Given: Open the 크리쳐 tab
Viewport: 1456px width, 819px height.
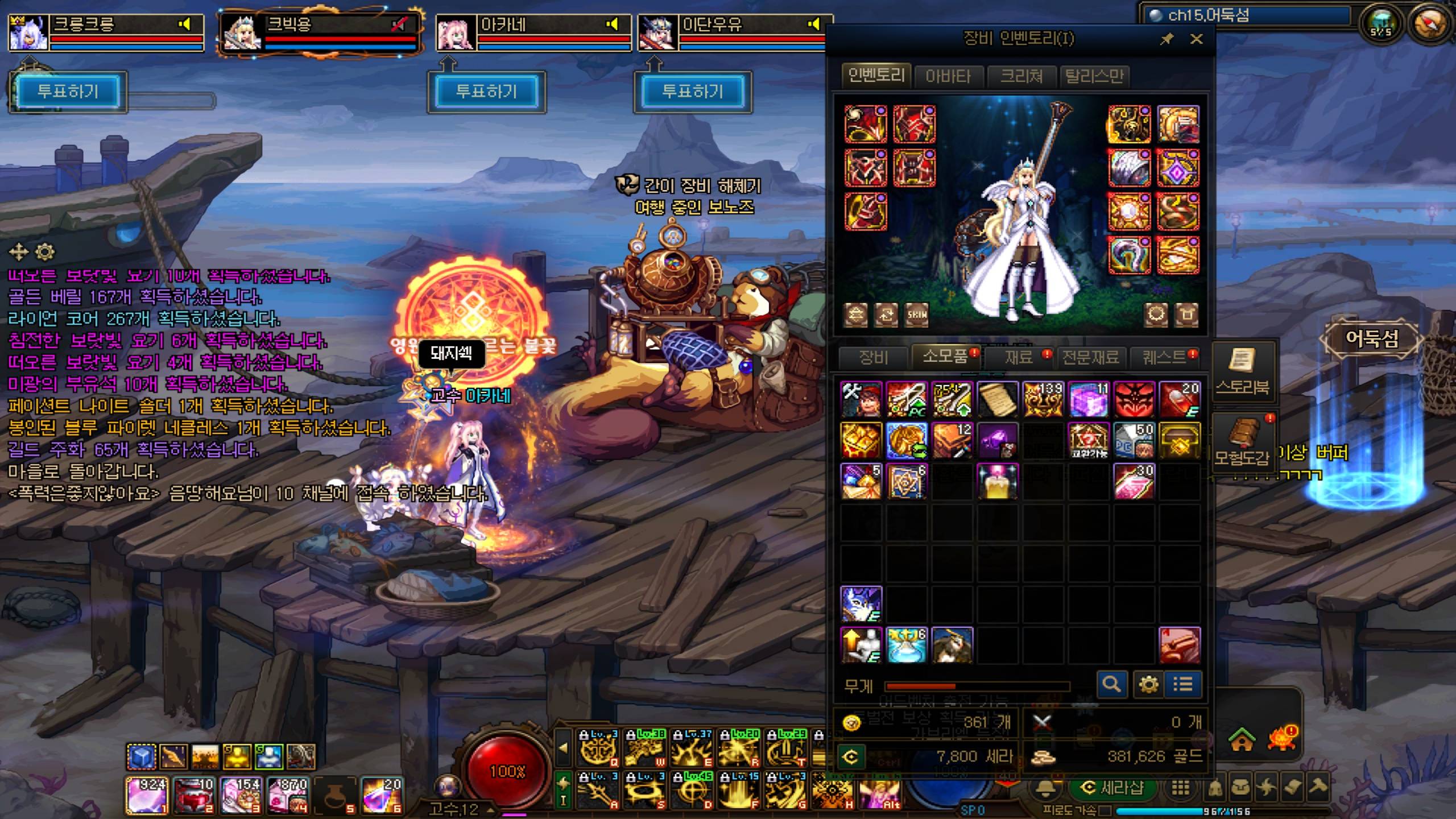Looking at the screenshot, I should pyautogui.click(x=1021, y=76).
